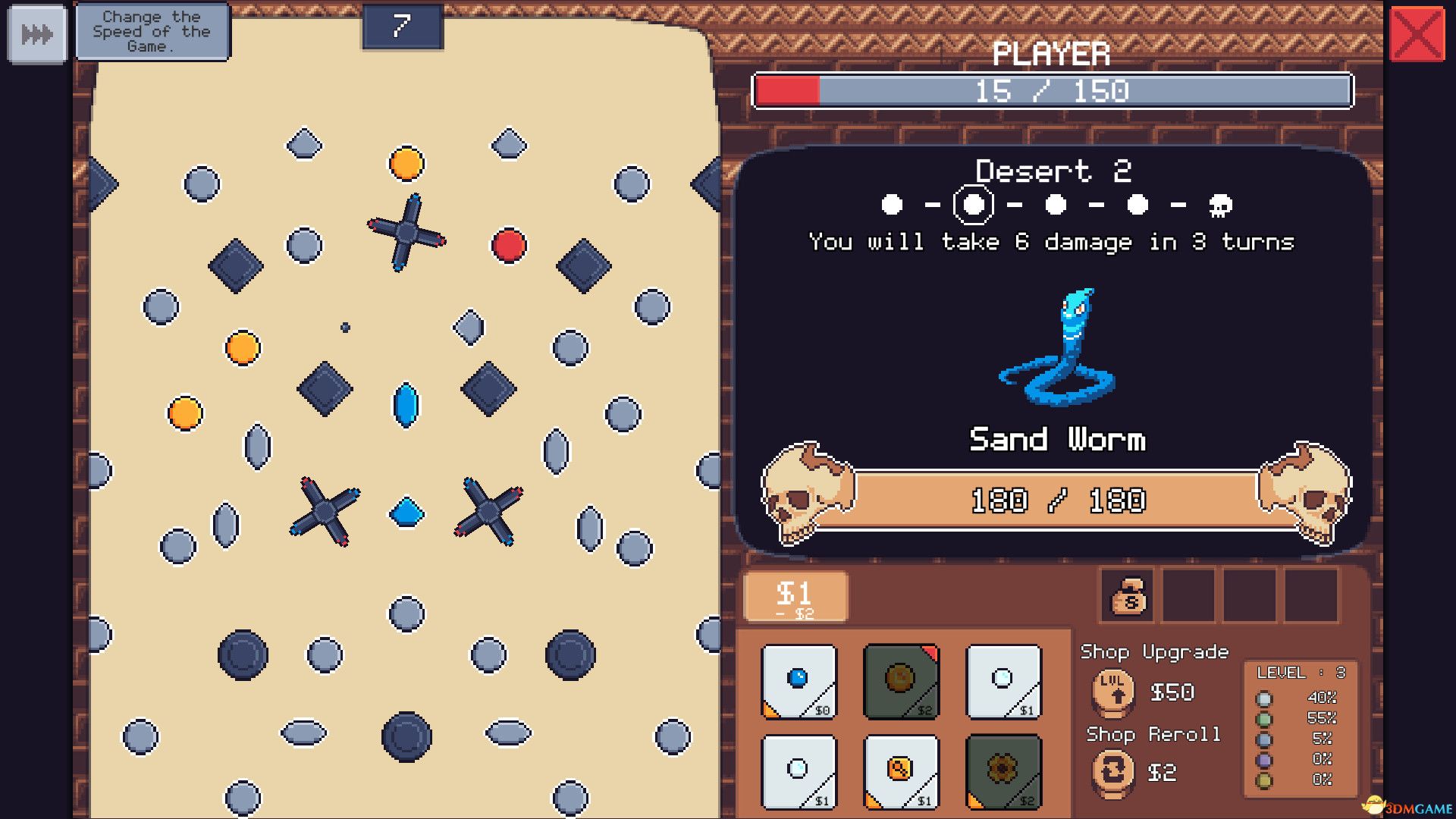Click the game speed fast-forward icon
The height and width of the screenshot is (819, 1456).
[38, 33]
